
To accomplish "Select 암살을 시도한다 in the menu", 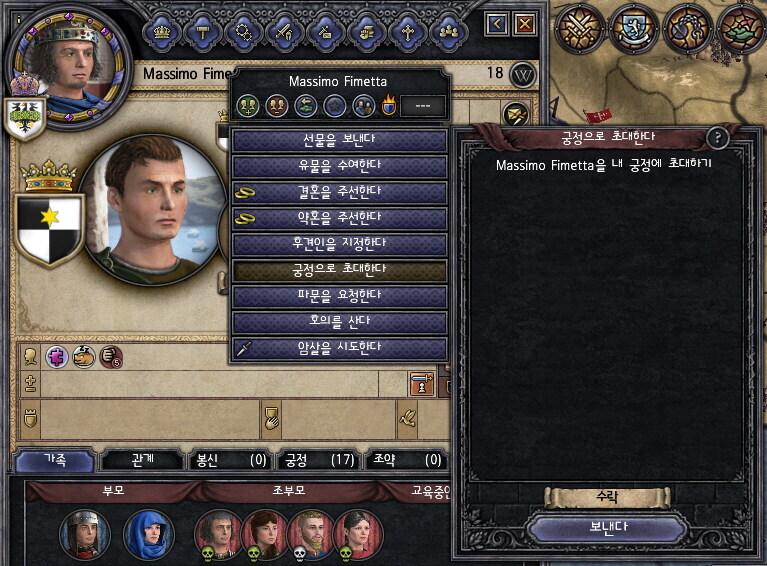I will click(x=338, y=348).
